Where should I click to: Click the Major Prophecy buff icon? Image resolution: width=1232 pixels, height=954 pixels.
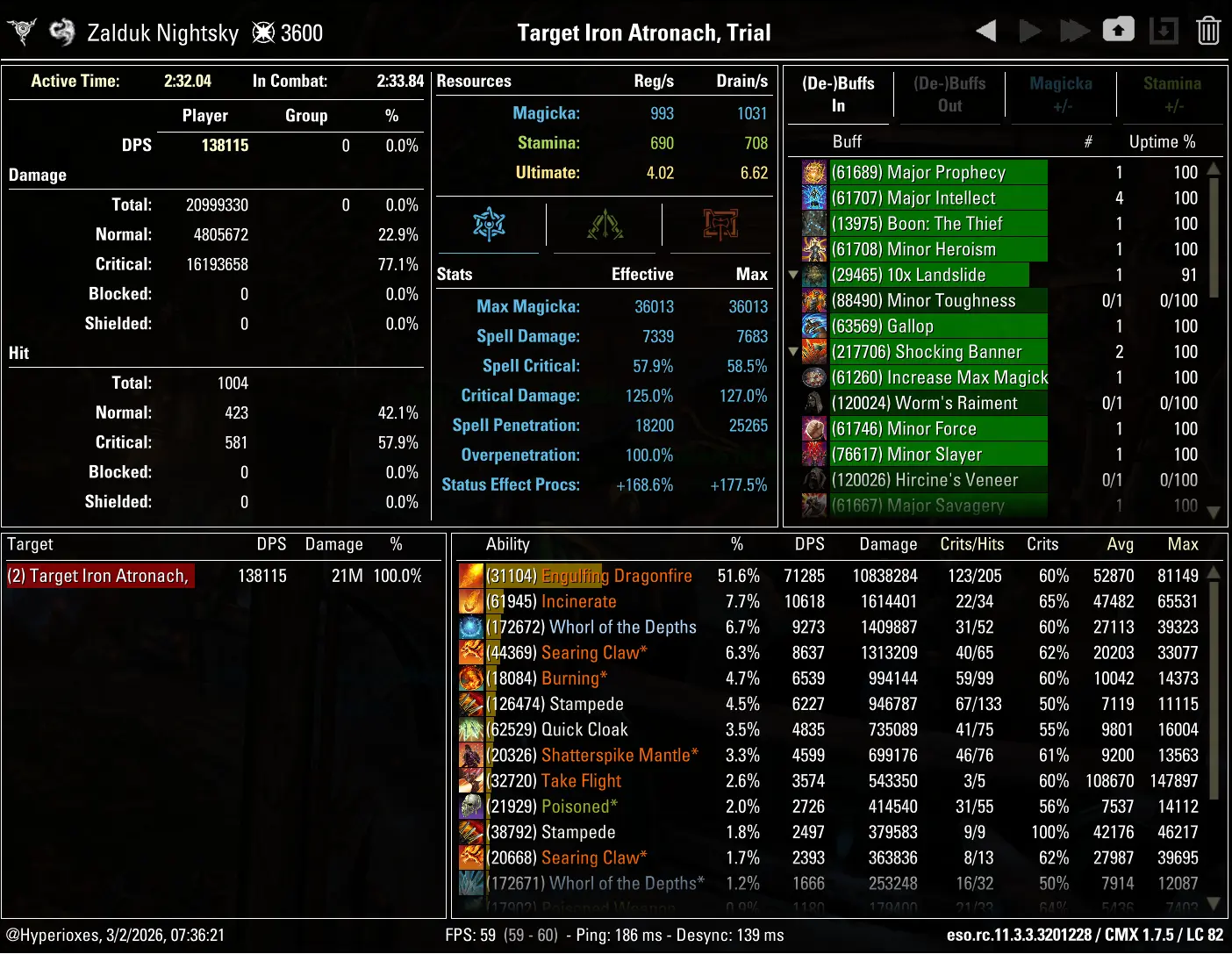813,172
